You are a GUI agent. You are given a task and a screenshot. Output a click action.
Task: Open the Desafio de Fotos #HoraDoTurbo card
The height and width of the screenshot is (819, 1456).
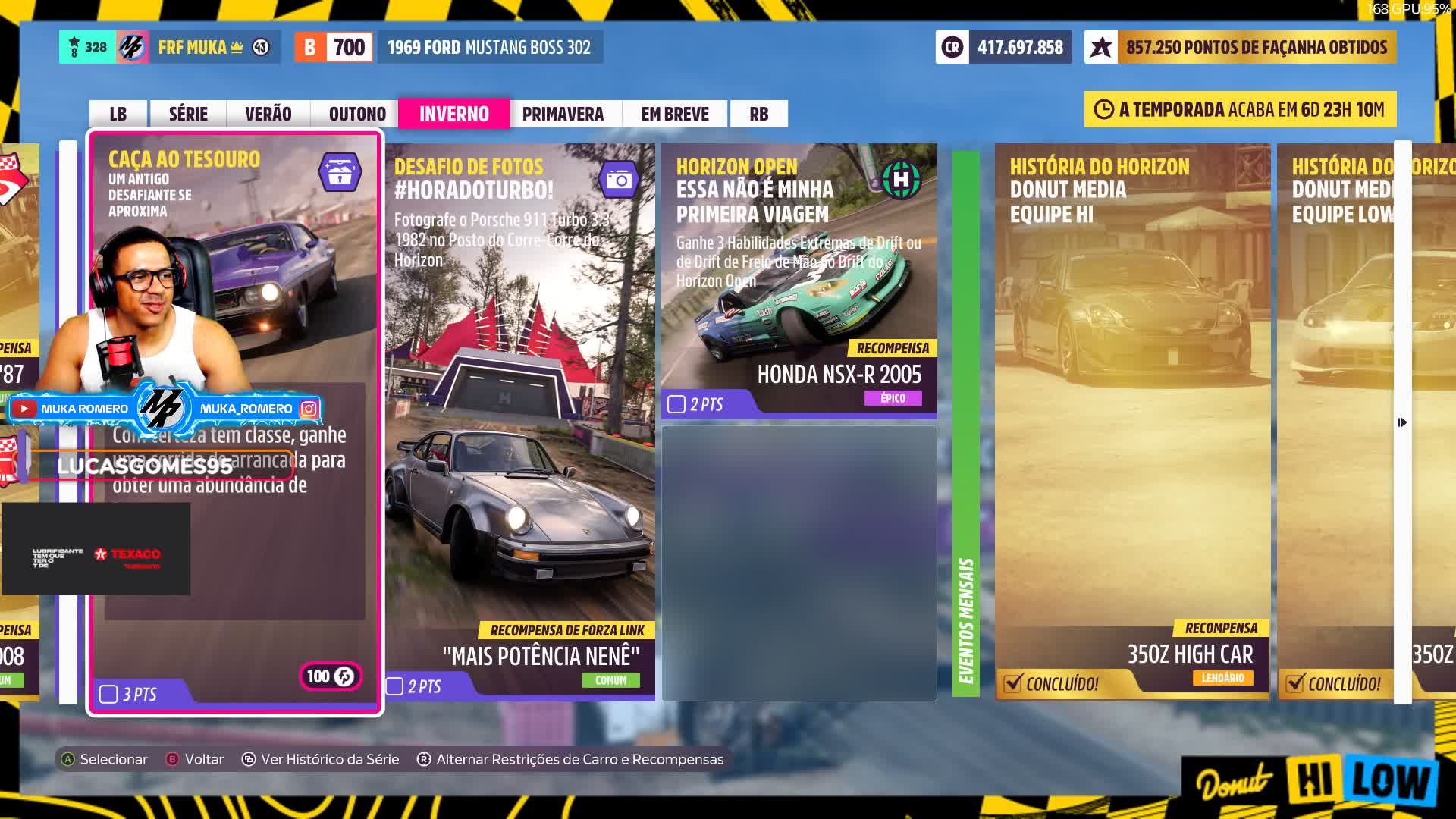520,422
